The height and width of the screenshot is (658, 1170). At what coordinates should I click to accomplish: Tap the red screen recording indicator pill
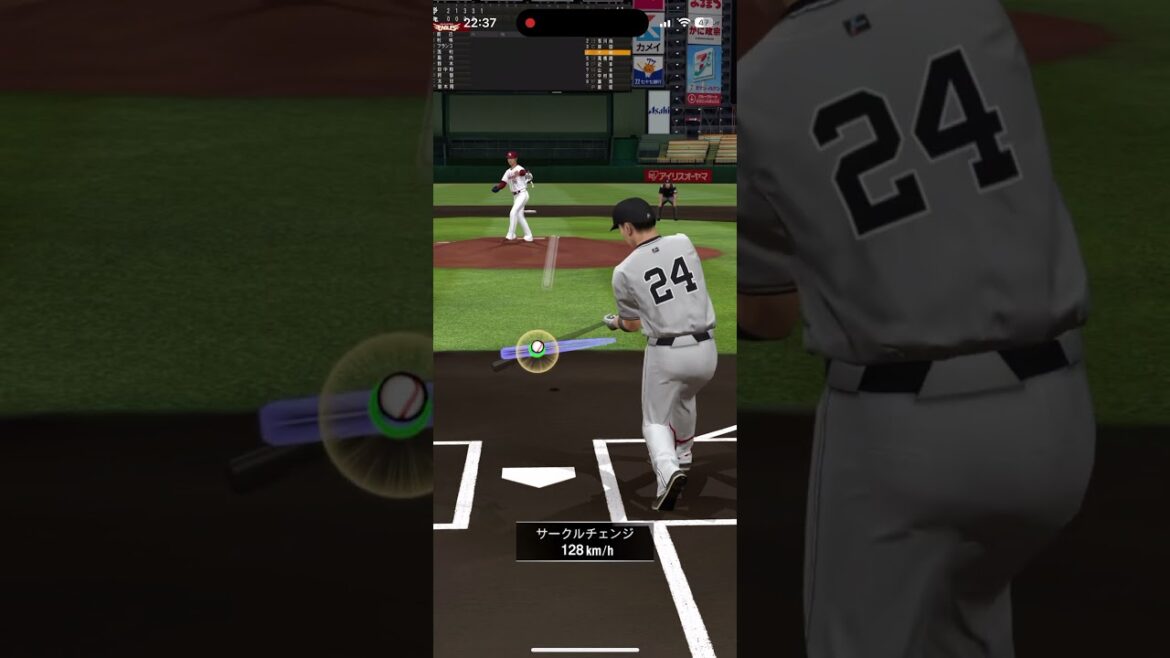(x=581, y=23)
